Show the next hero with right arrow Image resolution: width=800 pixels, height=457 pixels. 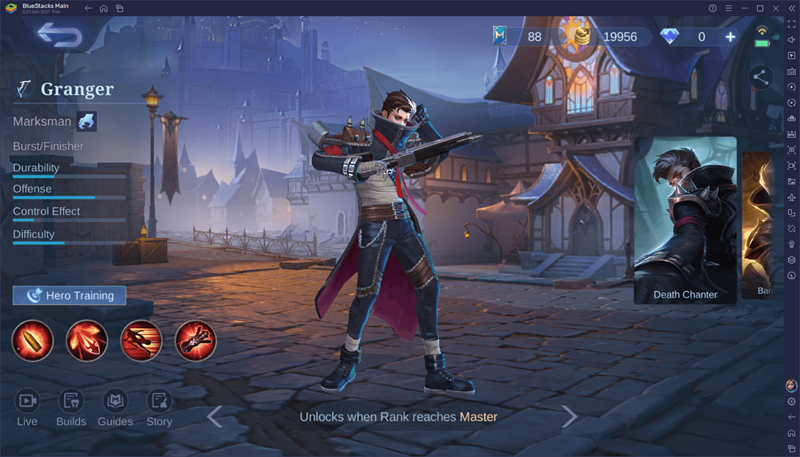pyautogui.click(x=569, y=416)
